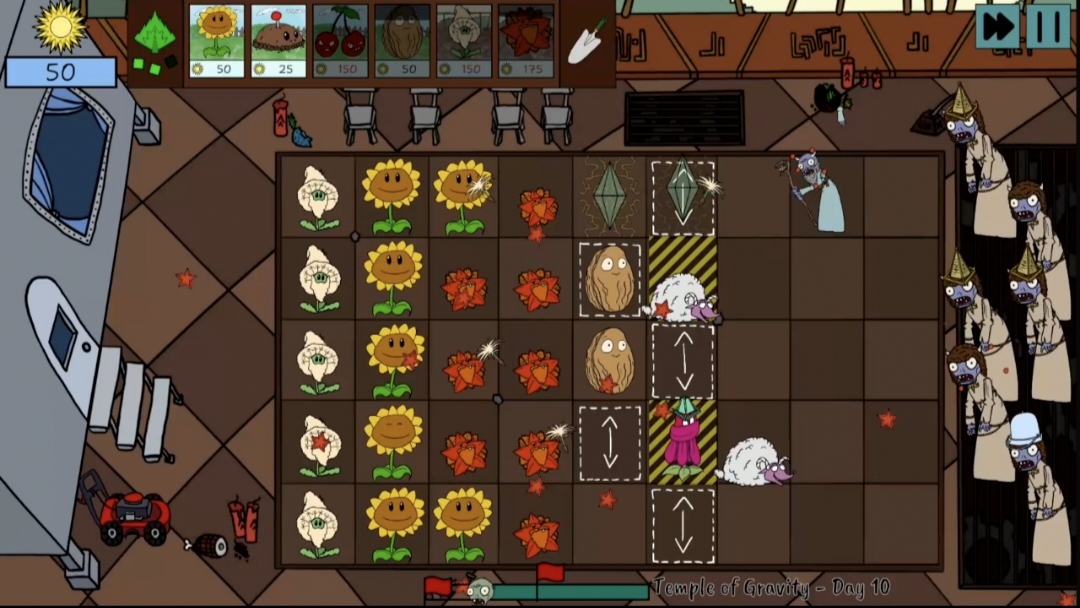The image size is (1080, 608).
Task: Choose the white garlic plant seed packet
Action: point(464,41)
